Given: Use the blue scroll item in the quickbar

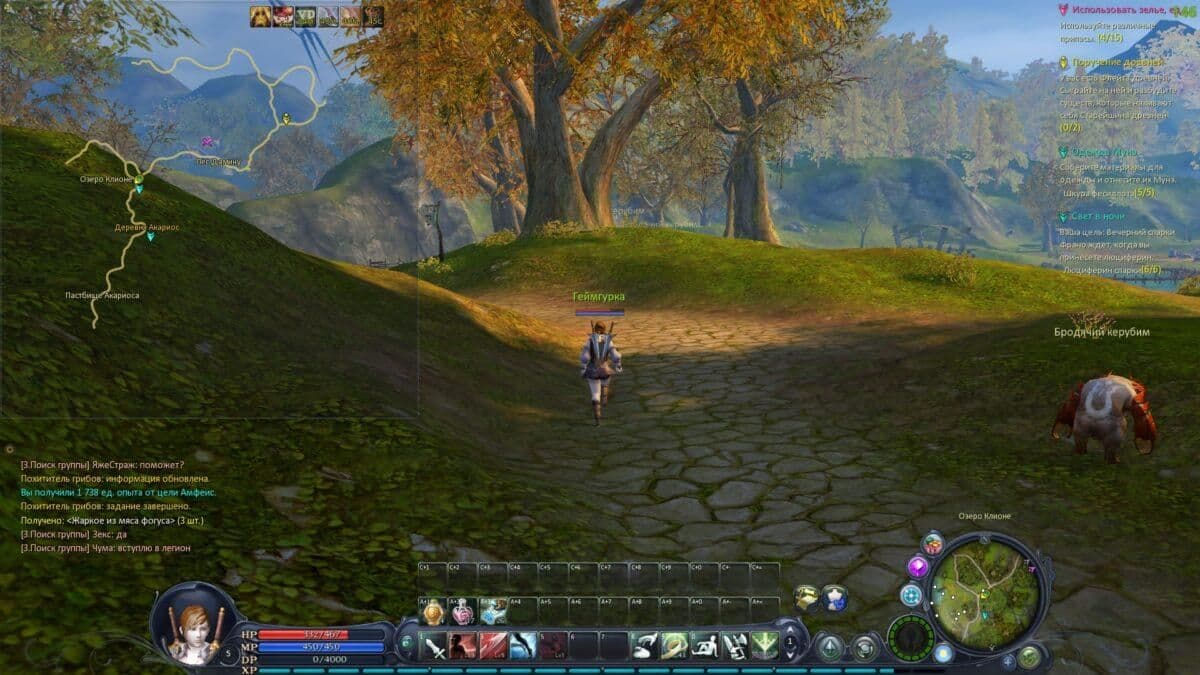Looking at the screenshot, I should pyautogui.click(x=492, y=612).
